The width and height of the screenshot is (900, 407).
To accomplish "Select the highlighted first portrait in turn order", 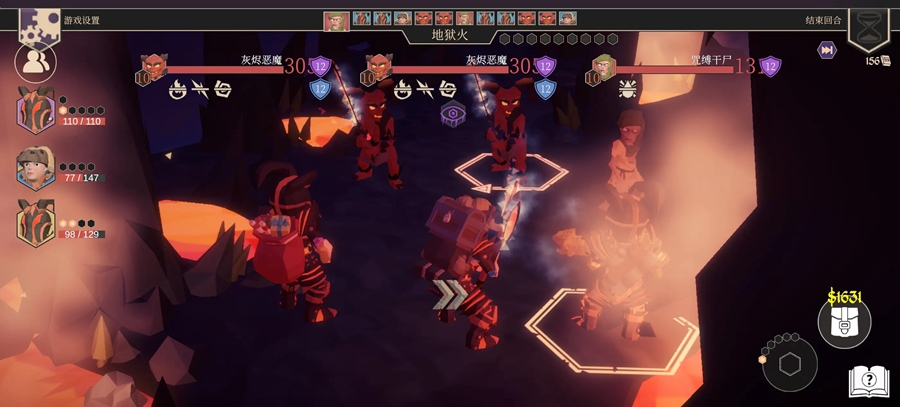I will [x=336, y=19].
